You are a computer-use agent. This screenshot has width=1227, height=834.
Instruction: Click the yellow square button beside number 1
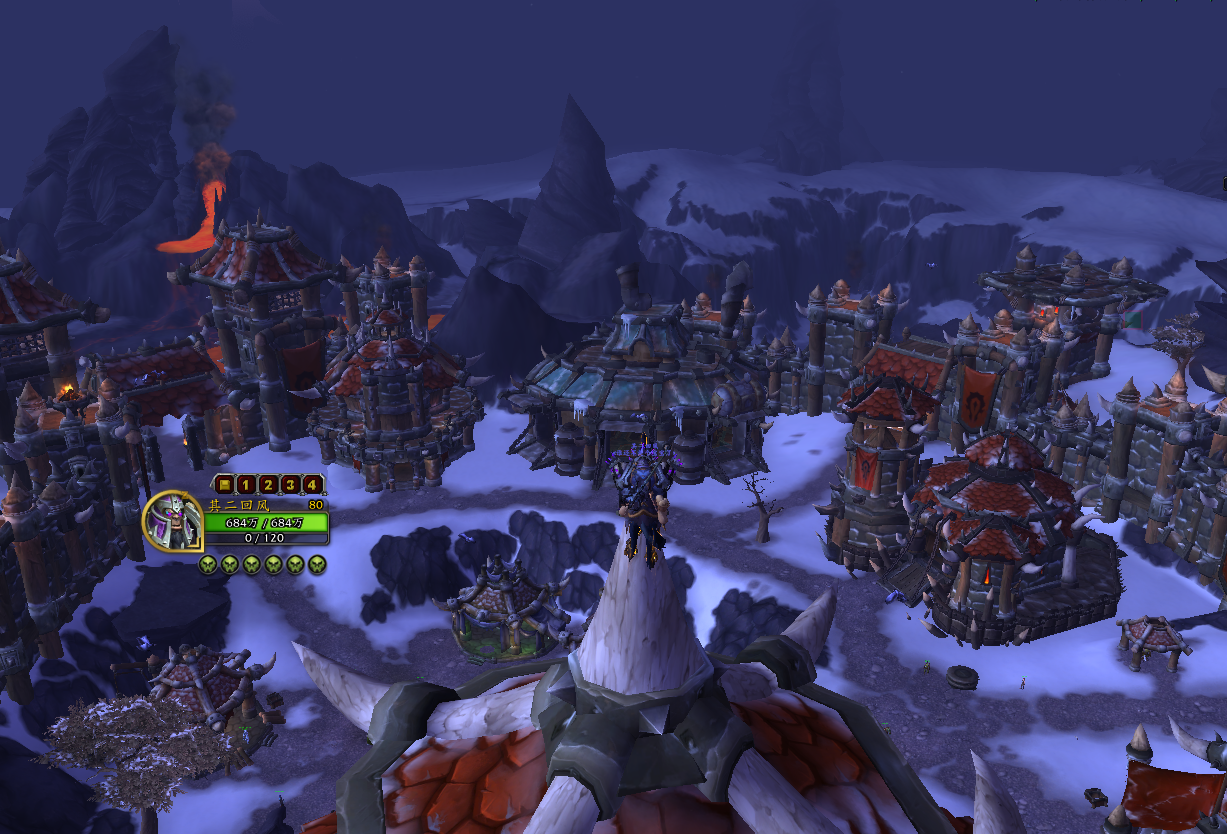223,485
